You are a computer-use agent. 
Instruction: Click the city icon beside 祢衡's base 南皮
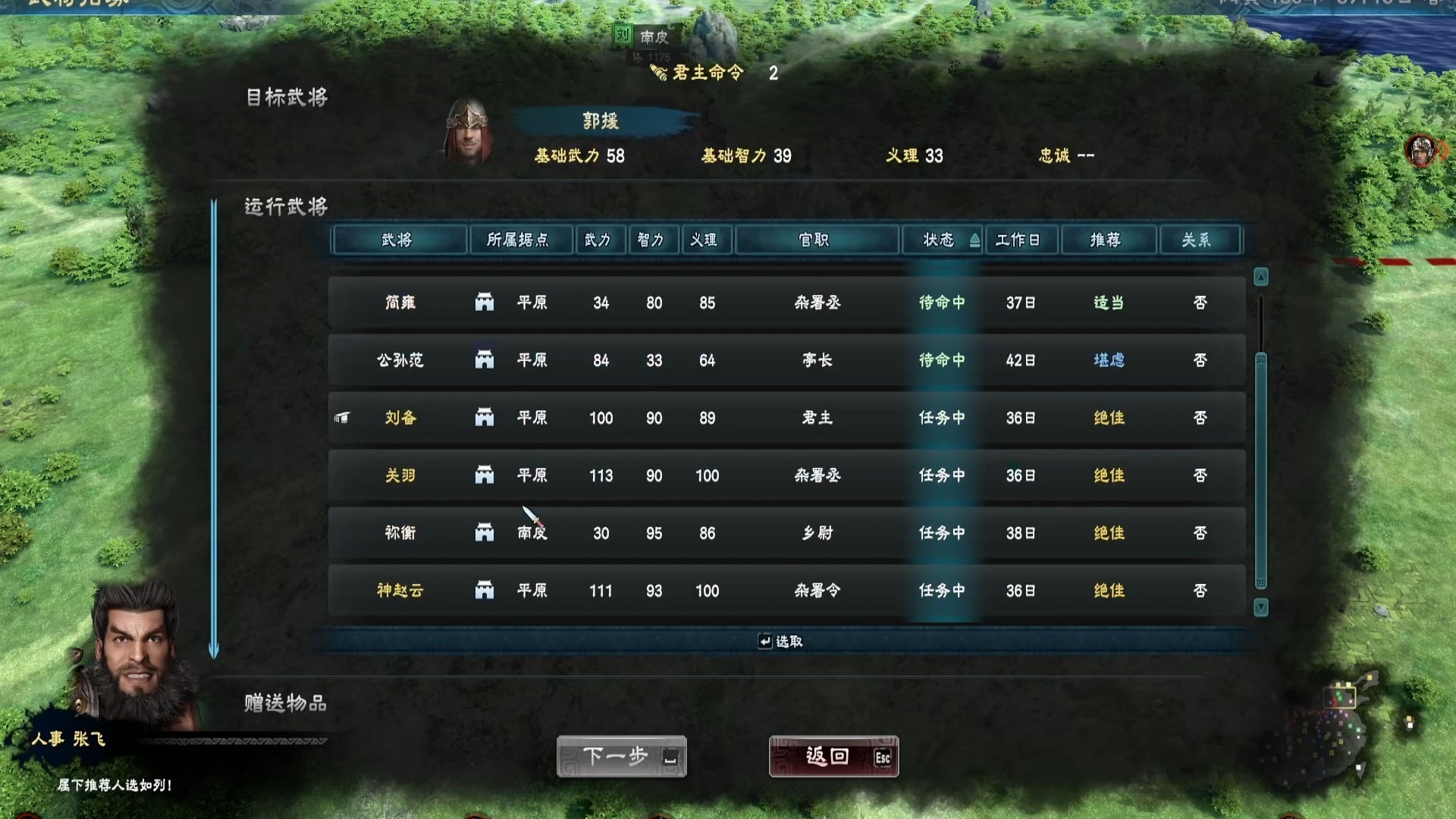click(484, 533)
